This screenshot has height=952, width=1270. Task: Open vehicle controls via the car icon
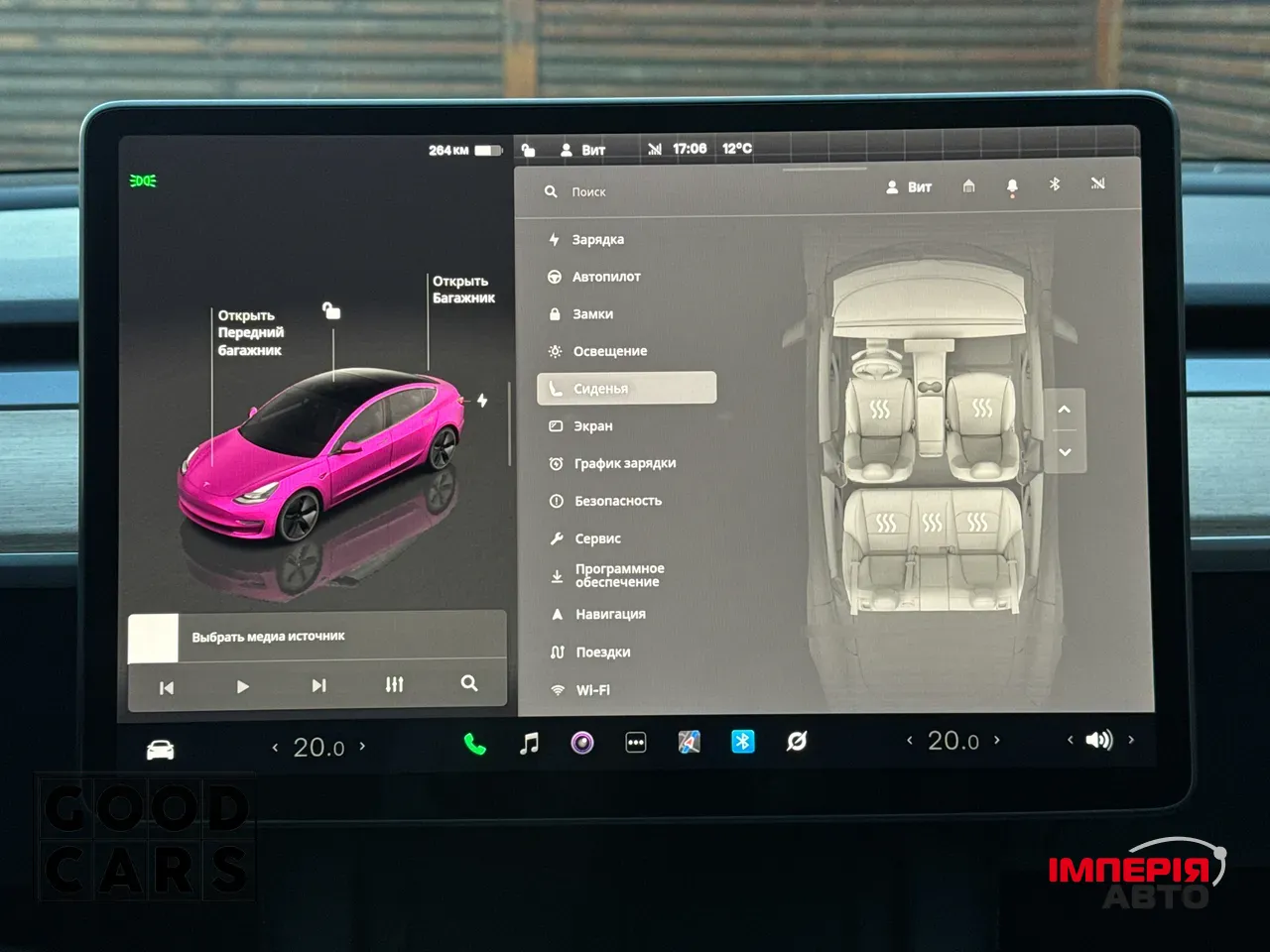pos(159,747)
